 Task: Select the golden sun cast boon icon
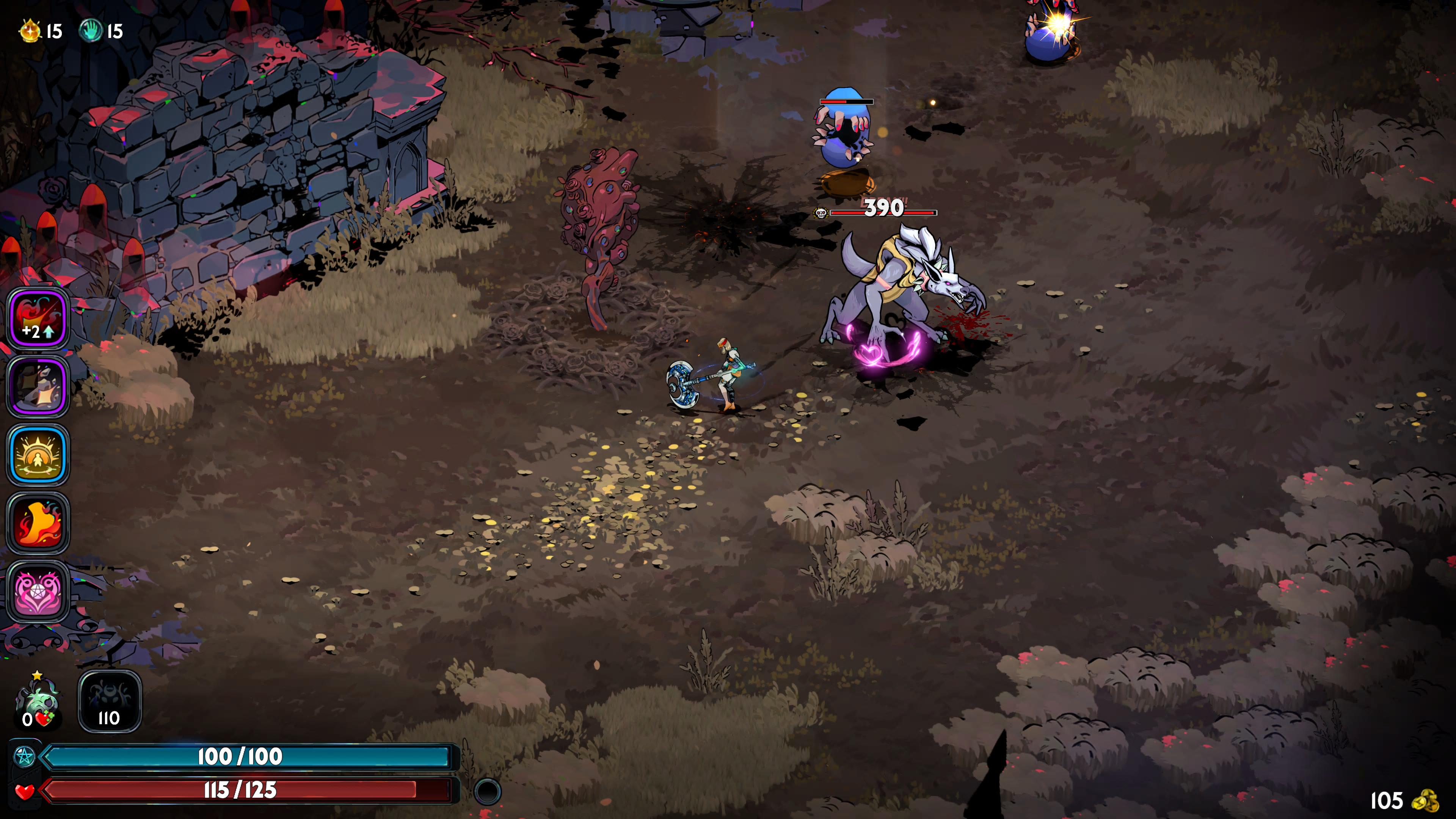pos(38,455)
